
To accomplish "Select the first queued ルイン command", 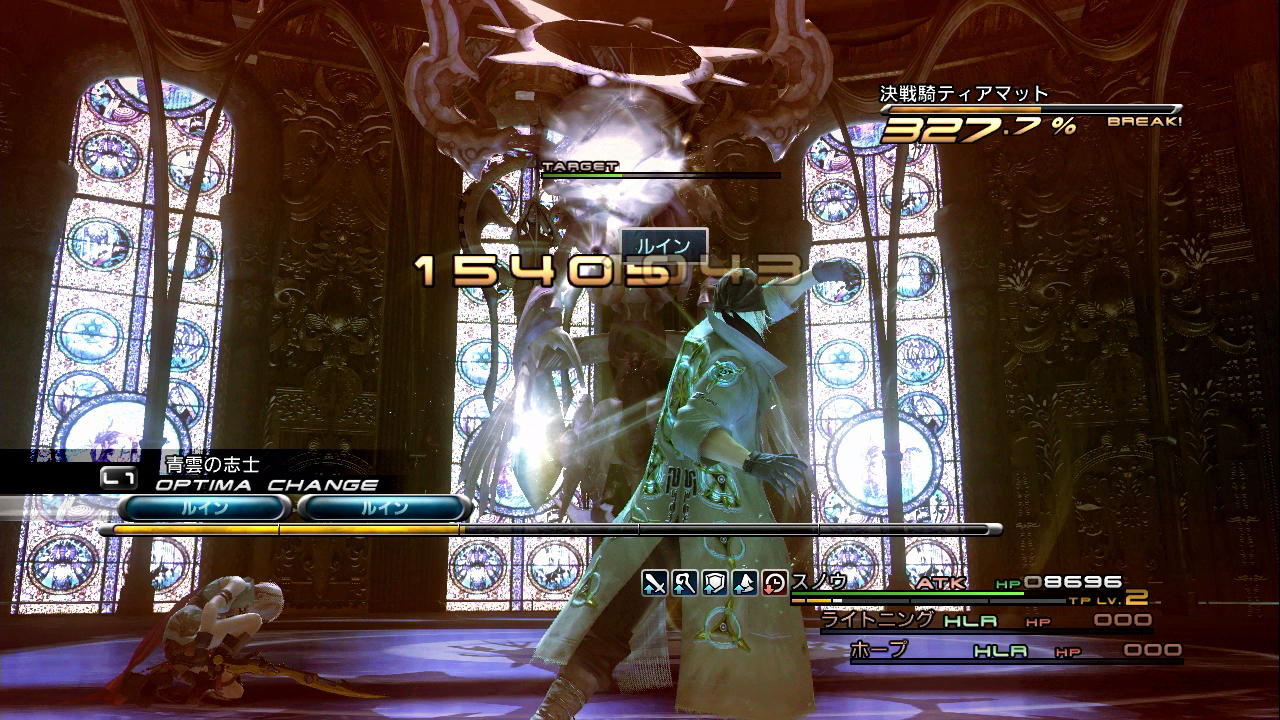I will (205, 508).
